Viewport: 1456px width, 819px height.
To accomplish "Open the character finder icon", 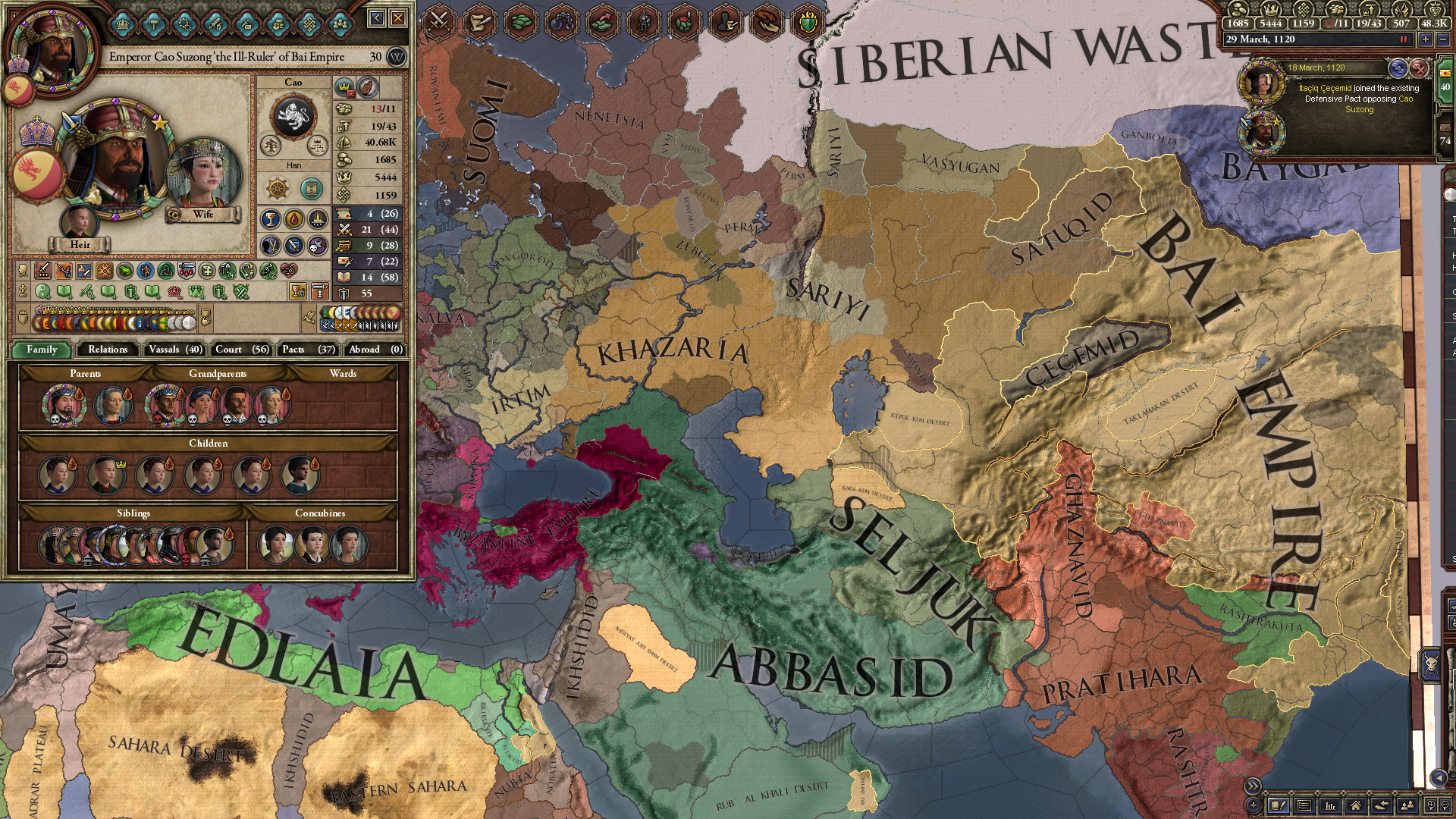I will pyautogui.click(x=1407, y=806).
